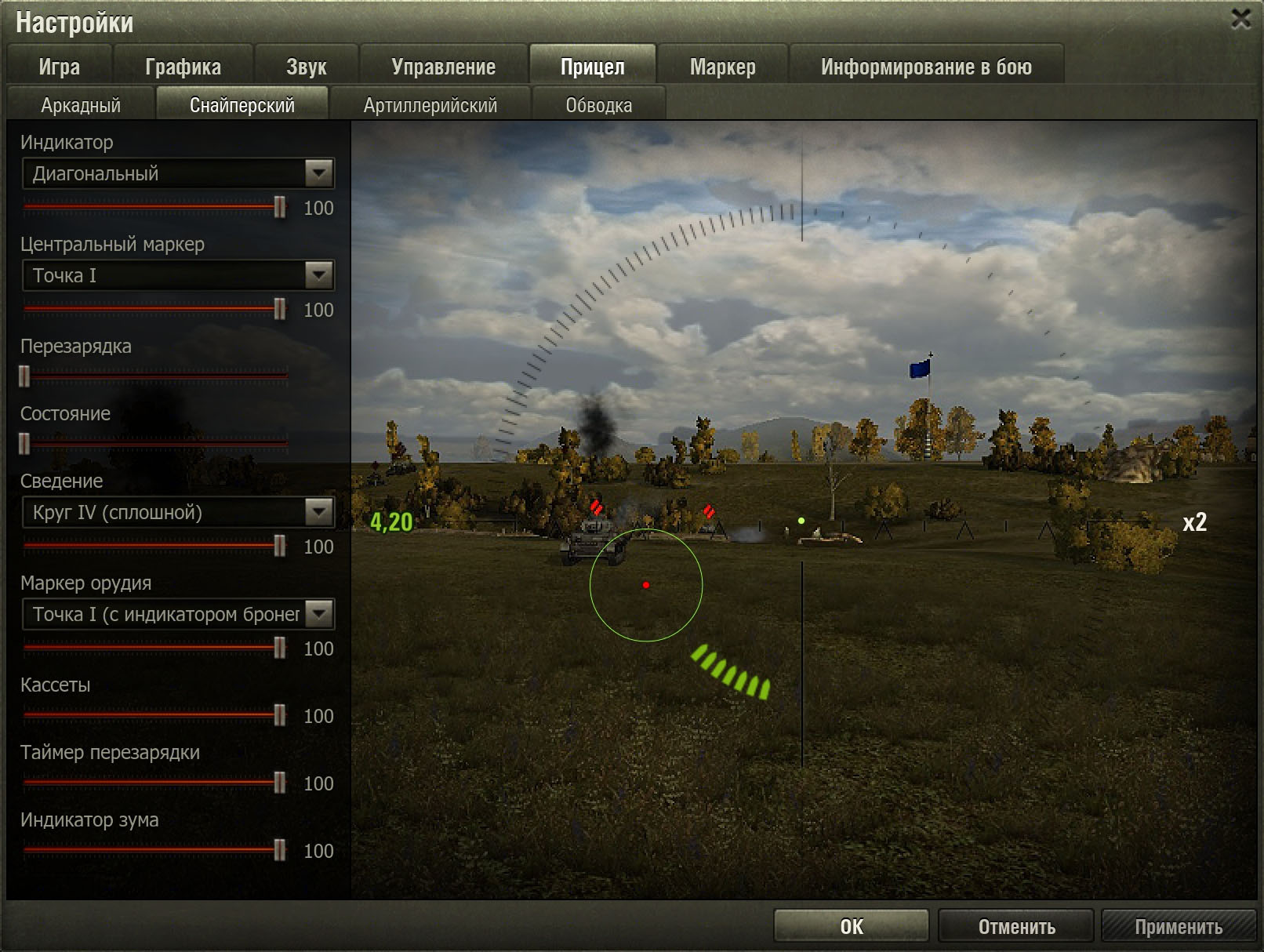Select the Звук tab
1264x952 pixels.
[x=306, y=66]
